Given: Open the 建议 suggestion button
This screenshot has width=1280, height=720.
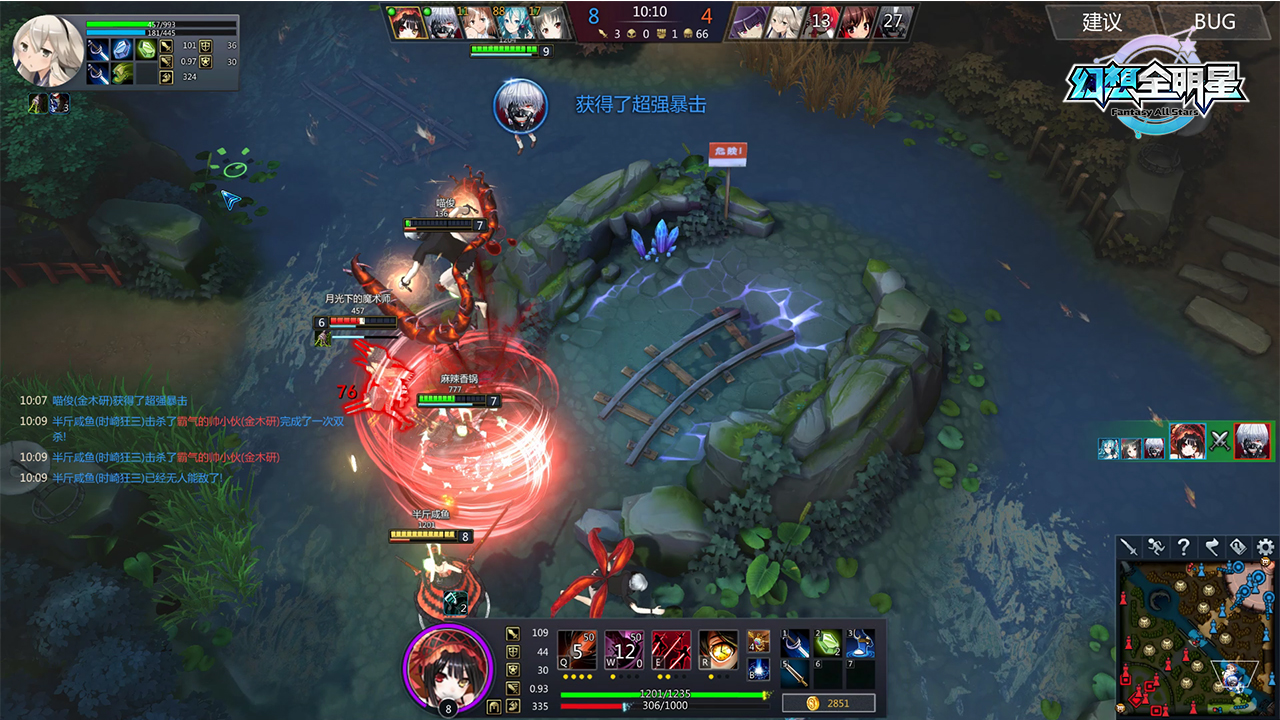Looking at the screenshot, I should point(1100,22).
